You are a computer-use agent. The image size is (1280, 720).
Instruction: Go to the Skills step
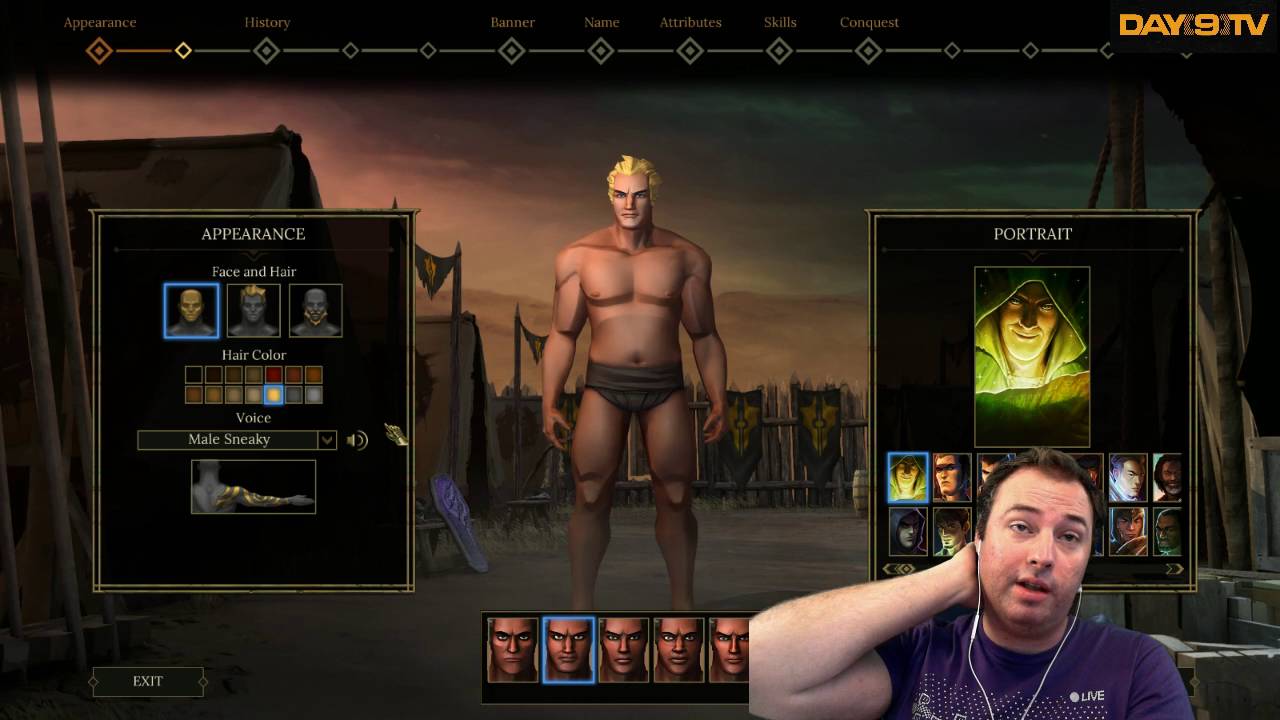coord(779,21)
